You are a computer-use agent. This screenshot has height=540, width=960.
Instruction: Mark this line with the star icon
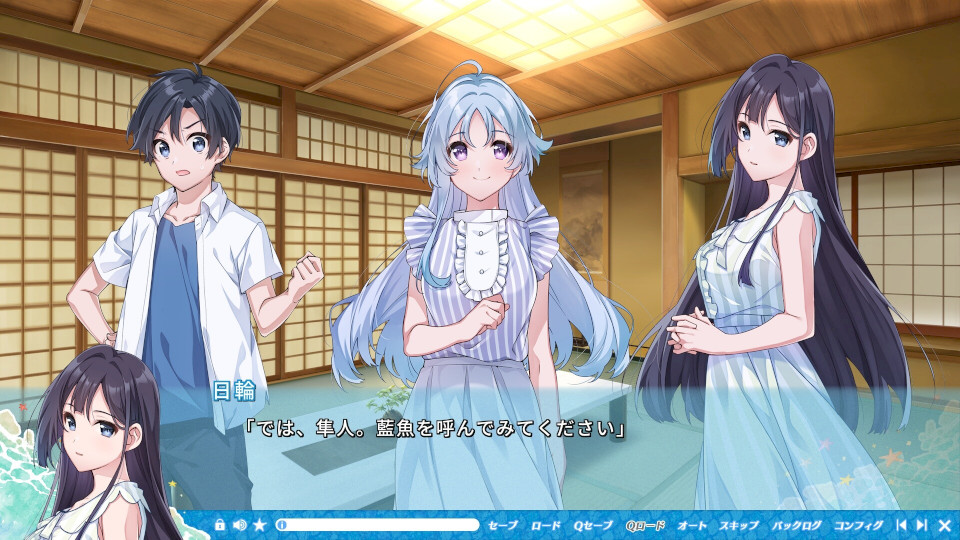[x=259, y=525]
